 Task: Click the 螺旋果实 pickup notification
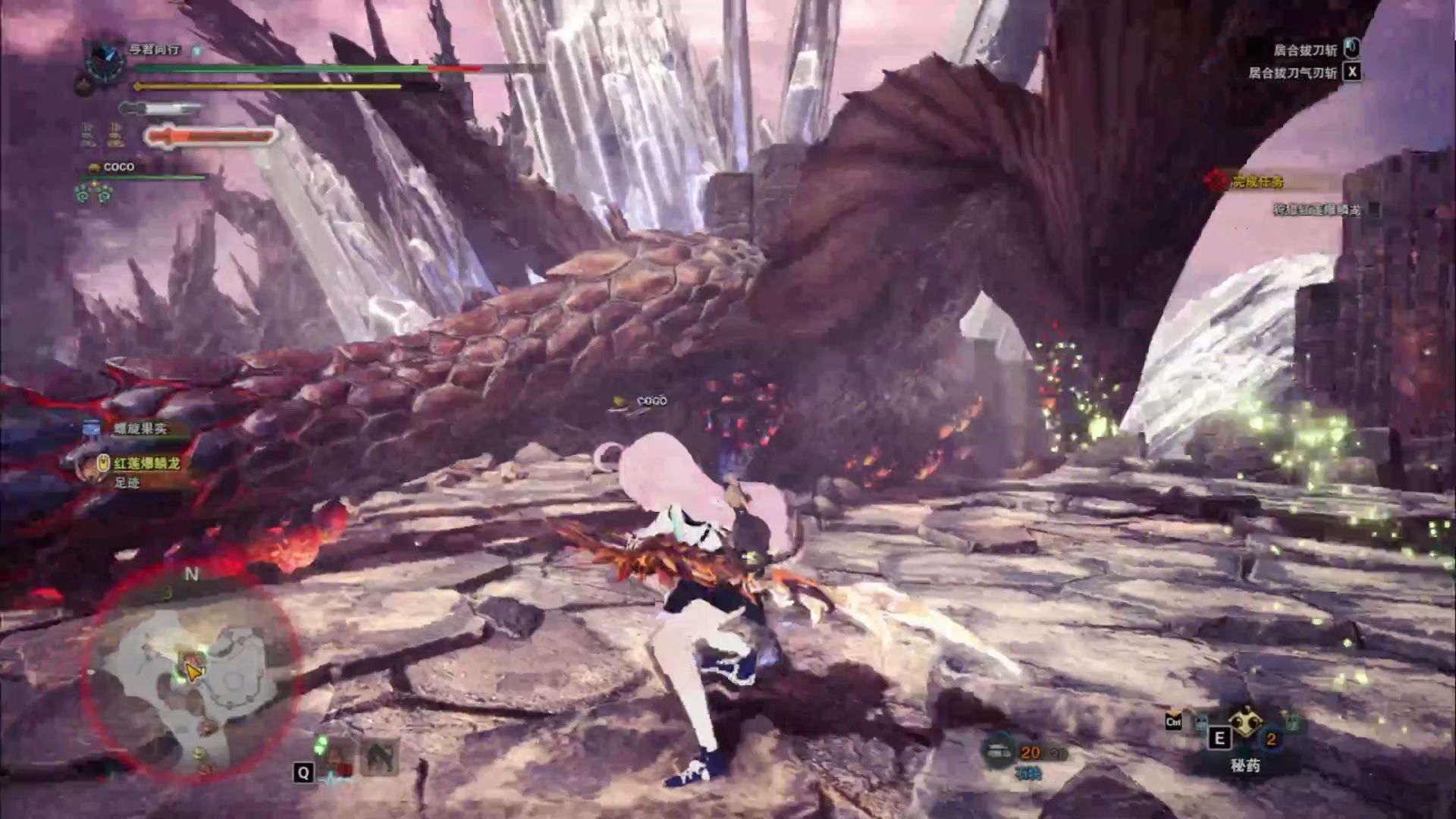coord(140,428)
